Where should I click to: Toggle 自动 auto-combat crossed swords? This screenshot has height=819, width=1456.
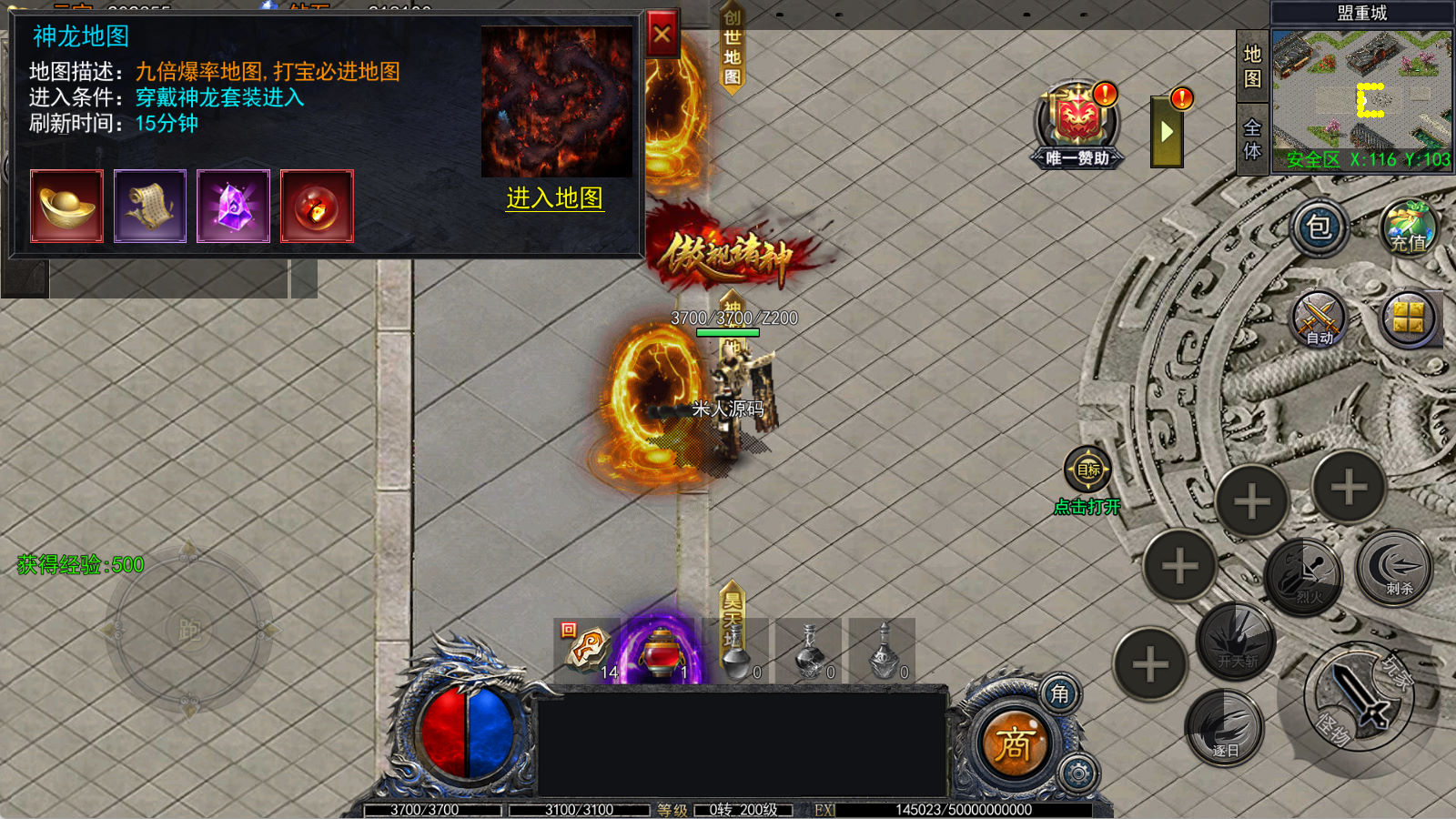1319,320
